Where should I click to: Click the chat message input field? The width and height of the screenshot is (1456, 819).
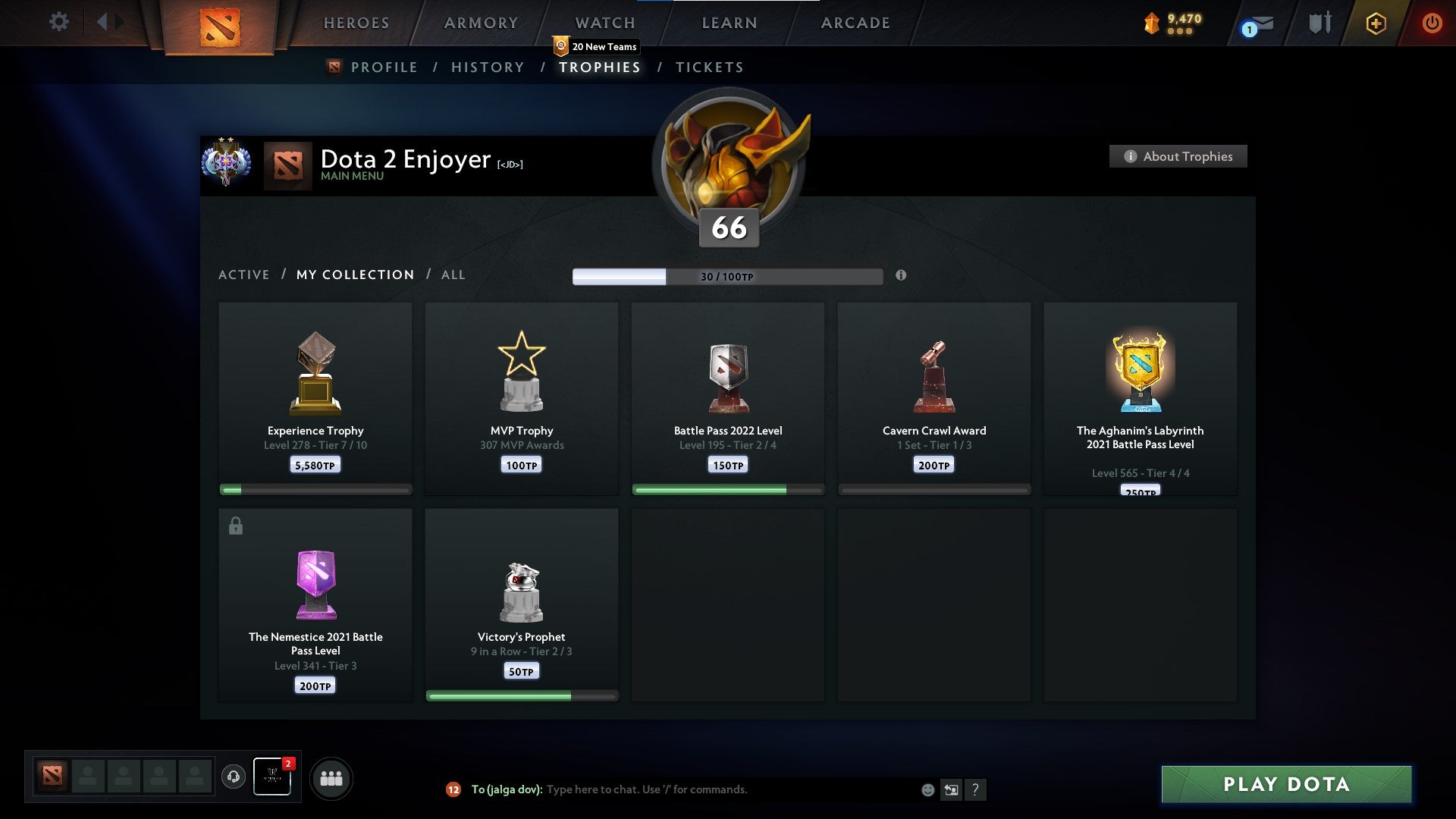click(x=720, y=789)
